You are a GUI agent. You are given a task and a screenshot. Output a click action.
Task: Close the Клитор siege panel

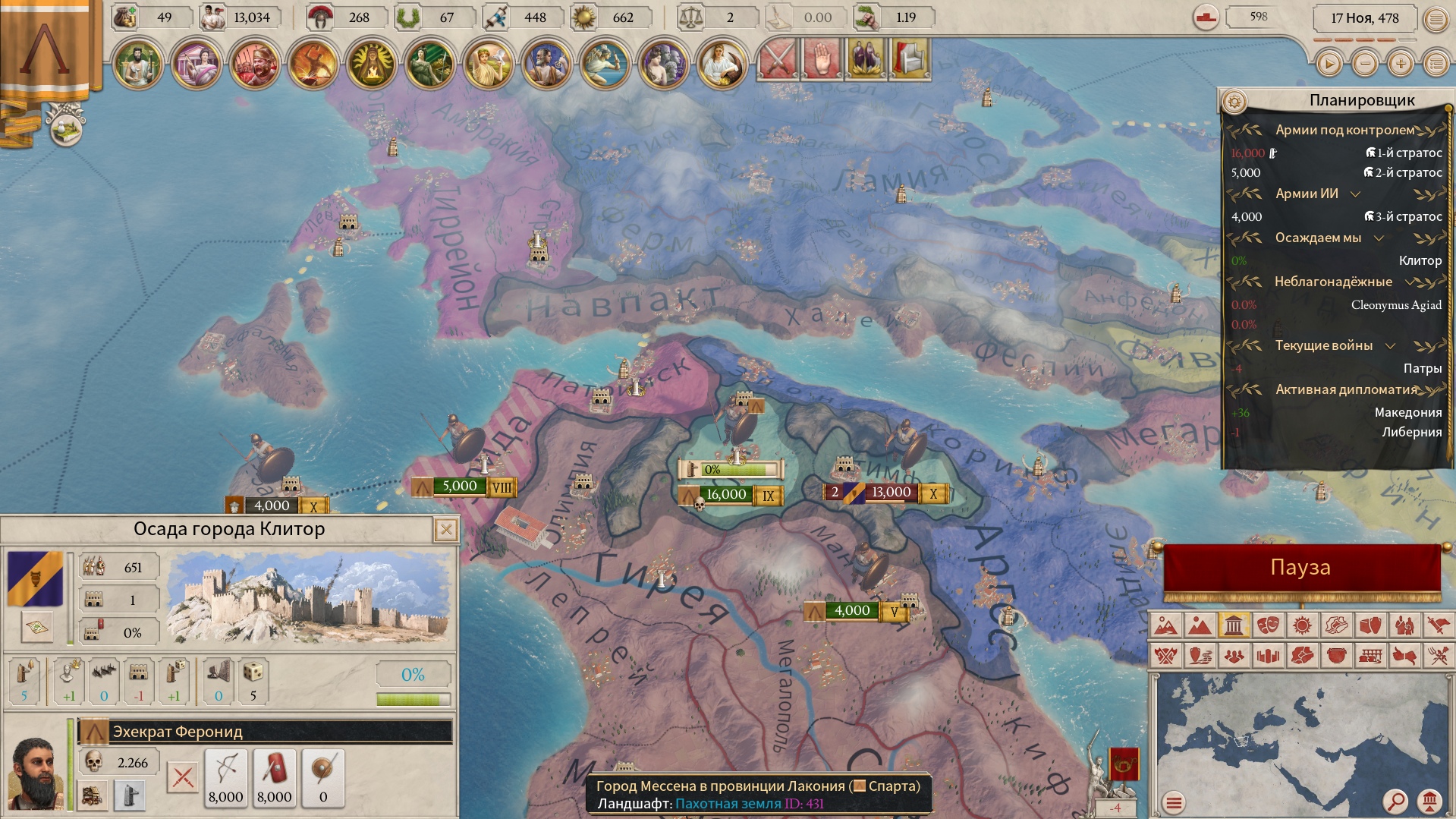[446, 530]
